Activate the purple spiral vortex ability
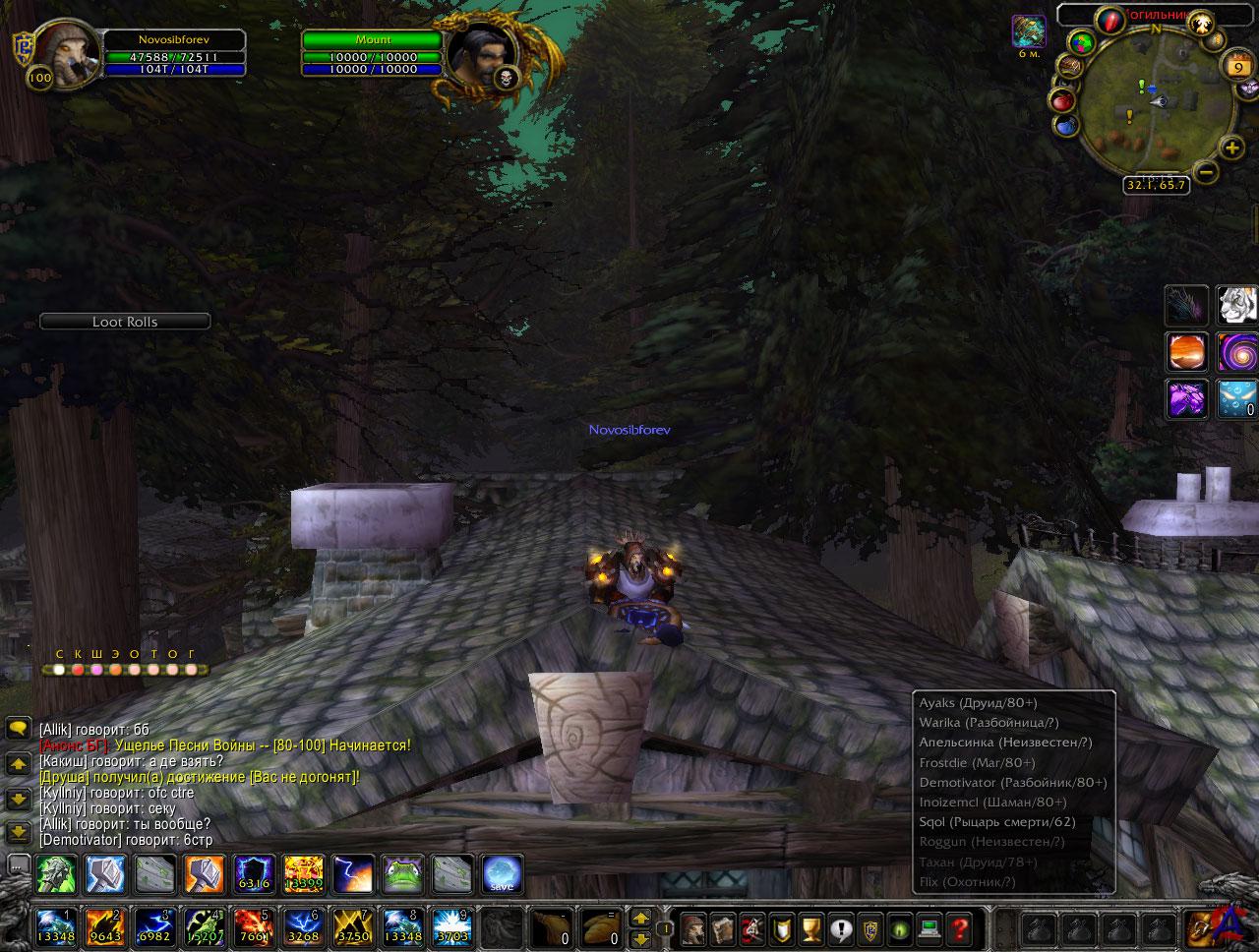Screen dimensions: 1259x952 [x=1236, y=351]
